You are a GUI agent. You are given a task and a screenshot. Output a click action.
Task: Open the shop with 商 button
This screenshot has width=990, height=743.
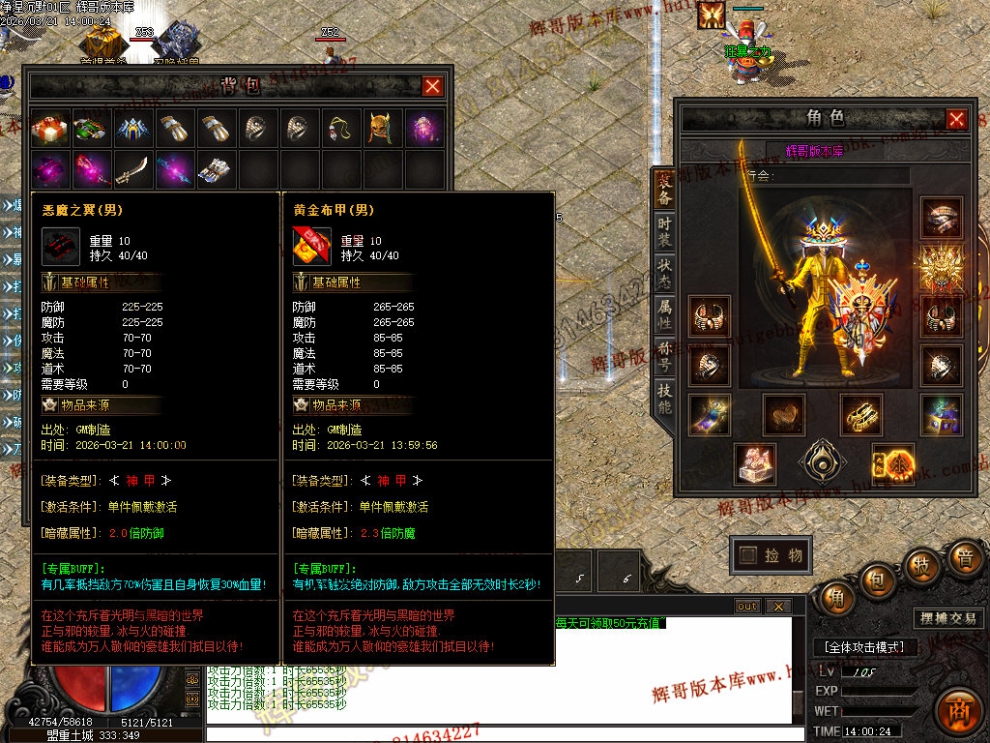pos(960,709)
